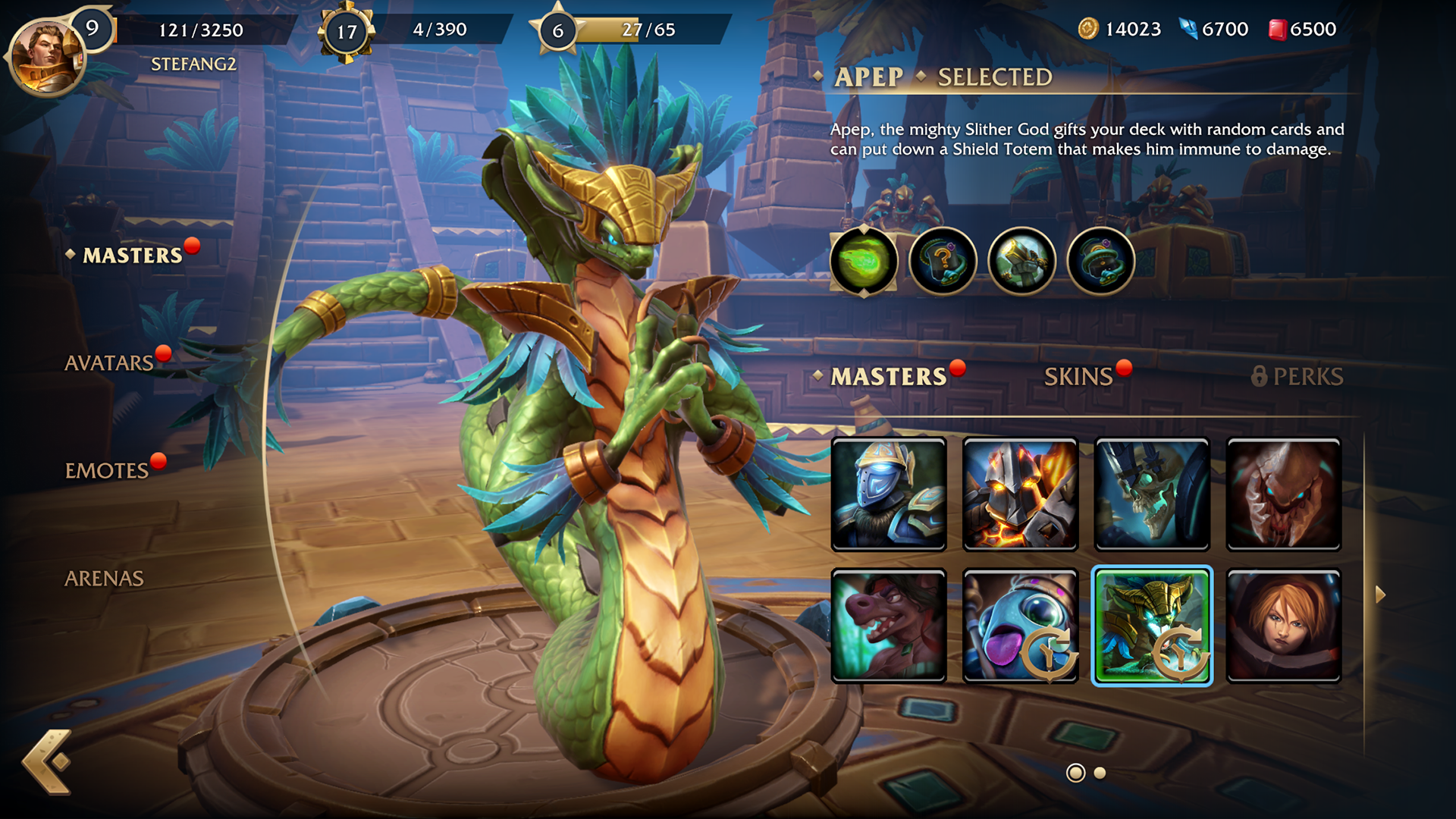1456x819 pixels.
Task: Select the second page dot below the grid
Action: [x=1100, y=773]
